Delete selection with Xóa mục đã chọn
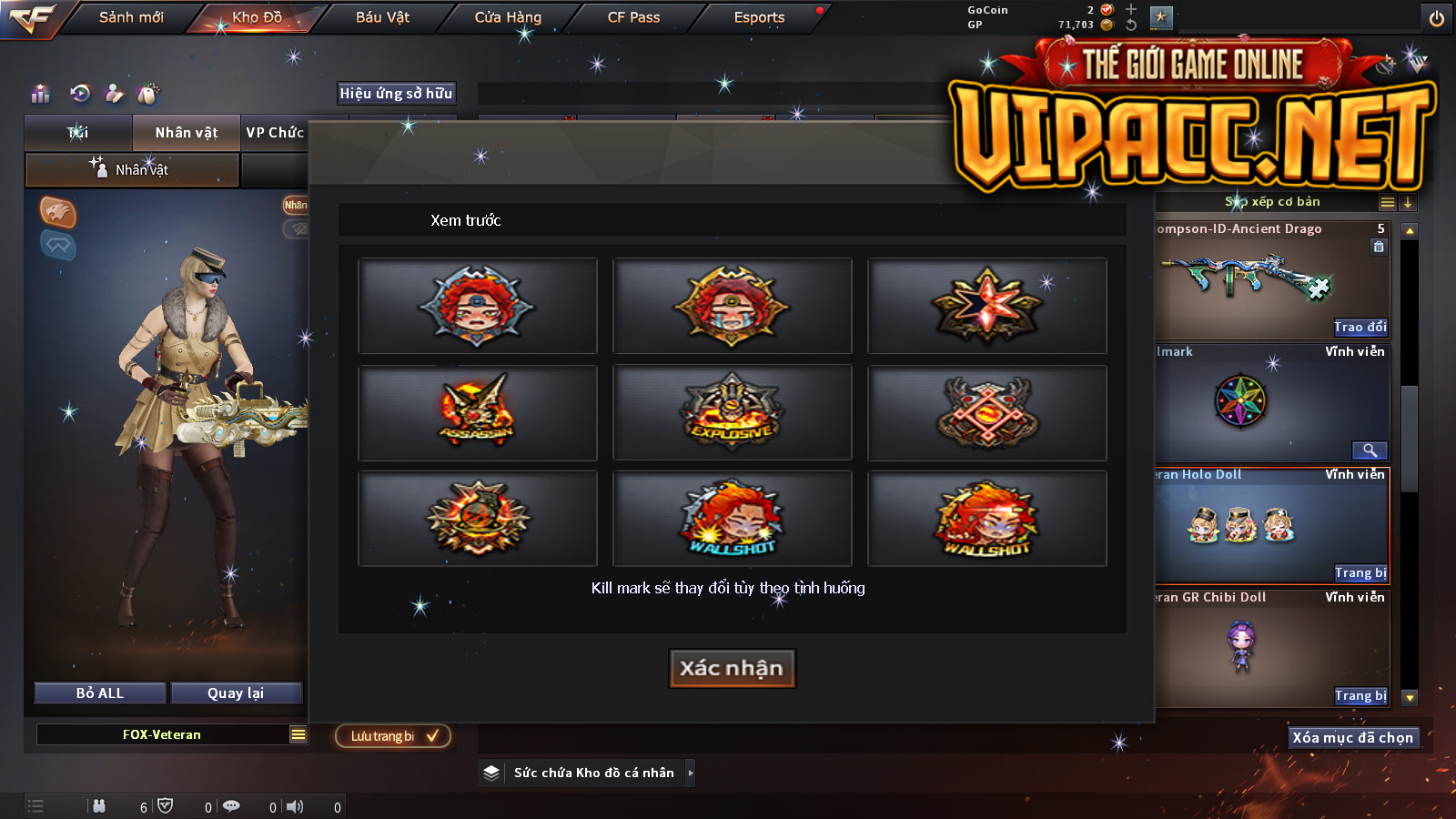The height and width of the screenshot is (819, 1456). point(1352,738)
